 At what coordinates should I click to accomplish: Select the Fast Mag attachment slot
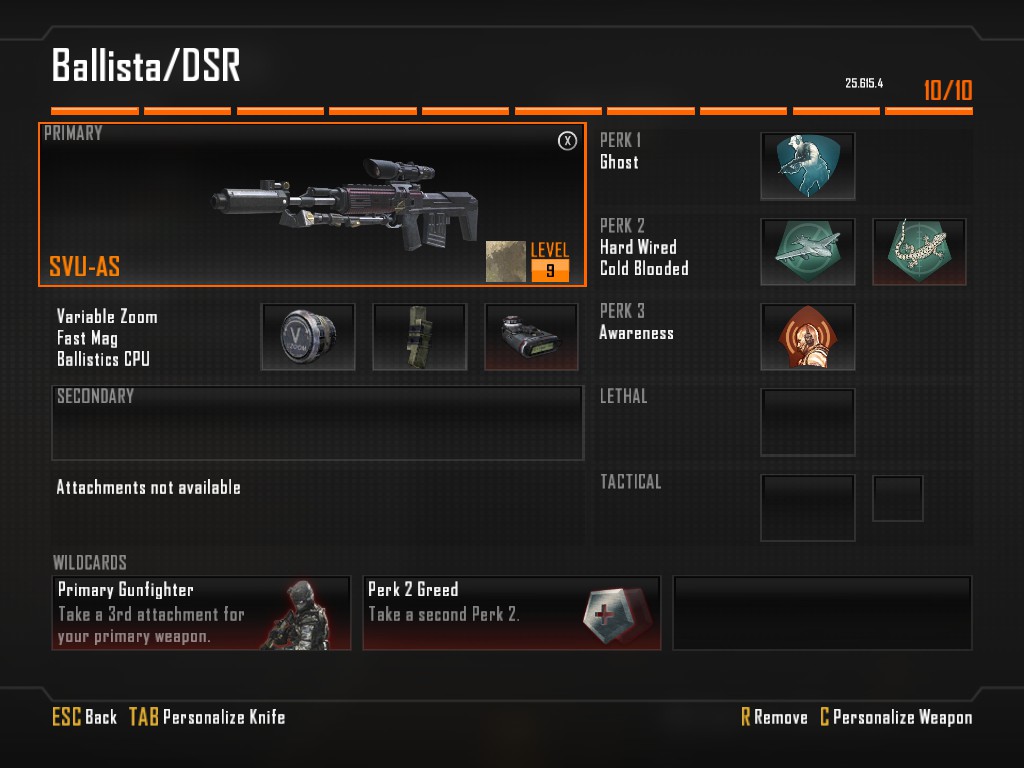coord(420,337)
